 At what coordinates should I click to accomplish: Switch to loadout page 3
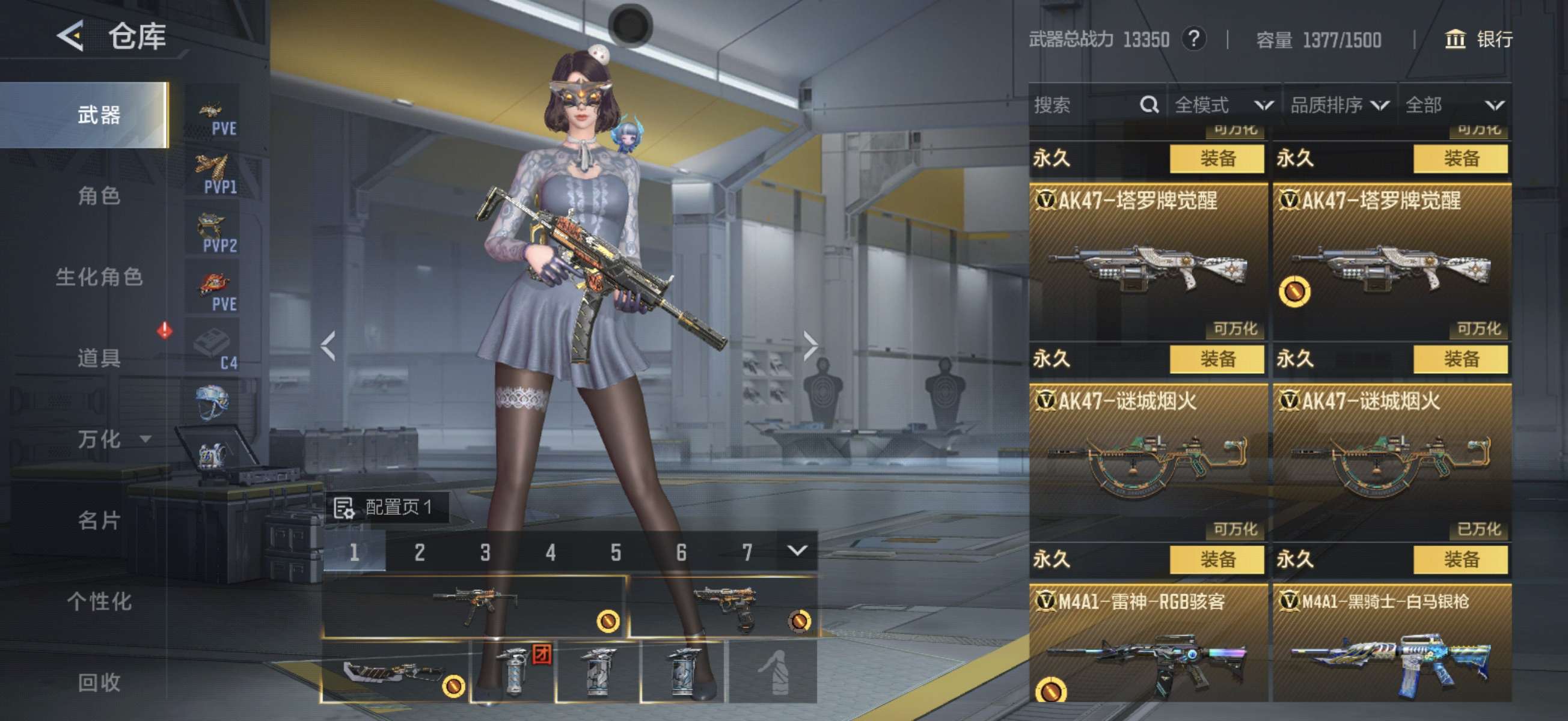[485, 552]
